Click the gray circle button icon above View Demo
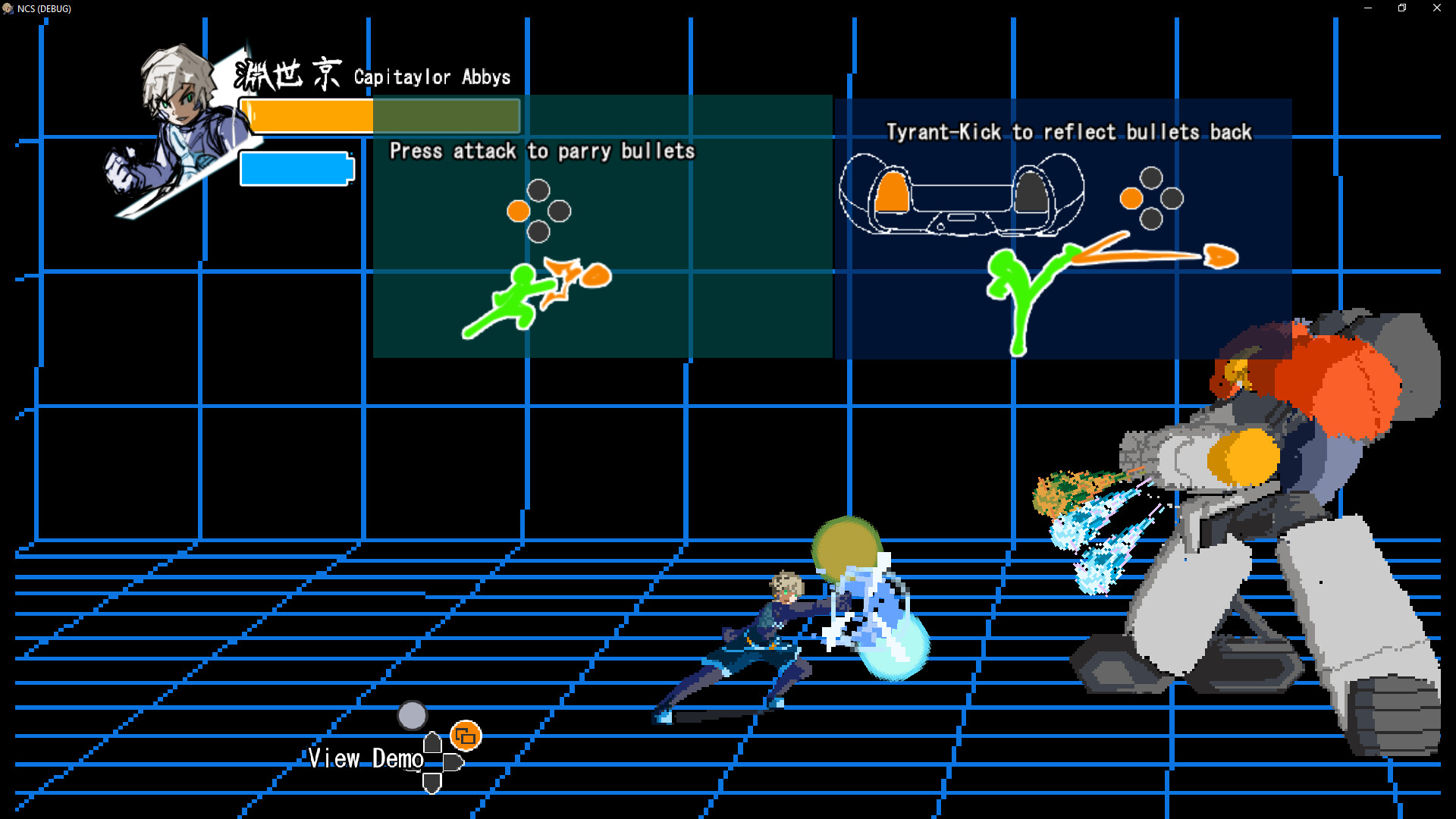Image resolution: width=1456 pixels, height=819 pixels. pyautogui.click(x=413, y=715)
